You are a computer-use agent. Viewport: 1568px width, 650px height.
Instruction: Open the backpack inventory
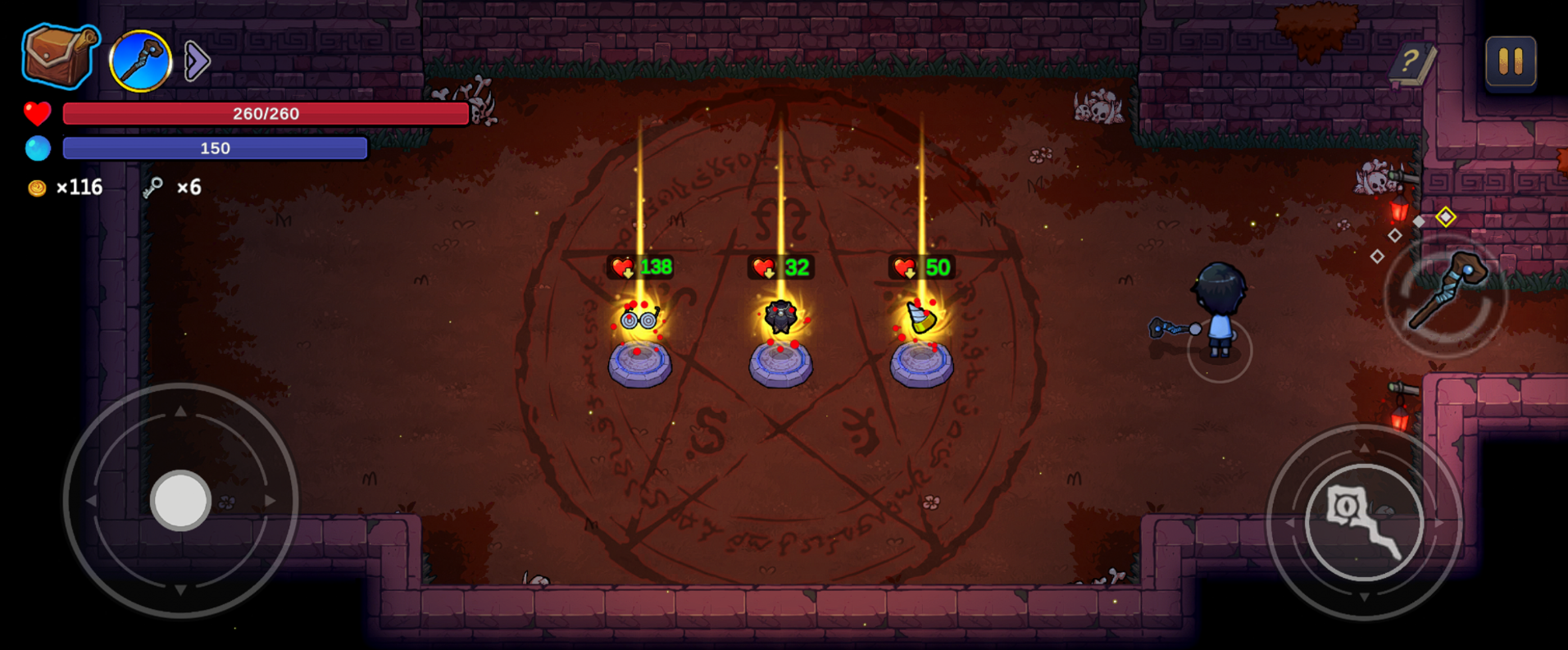click(59, 56)
